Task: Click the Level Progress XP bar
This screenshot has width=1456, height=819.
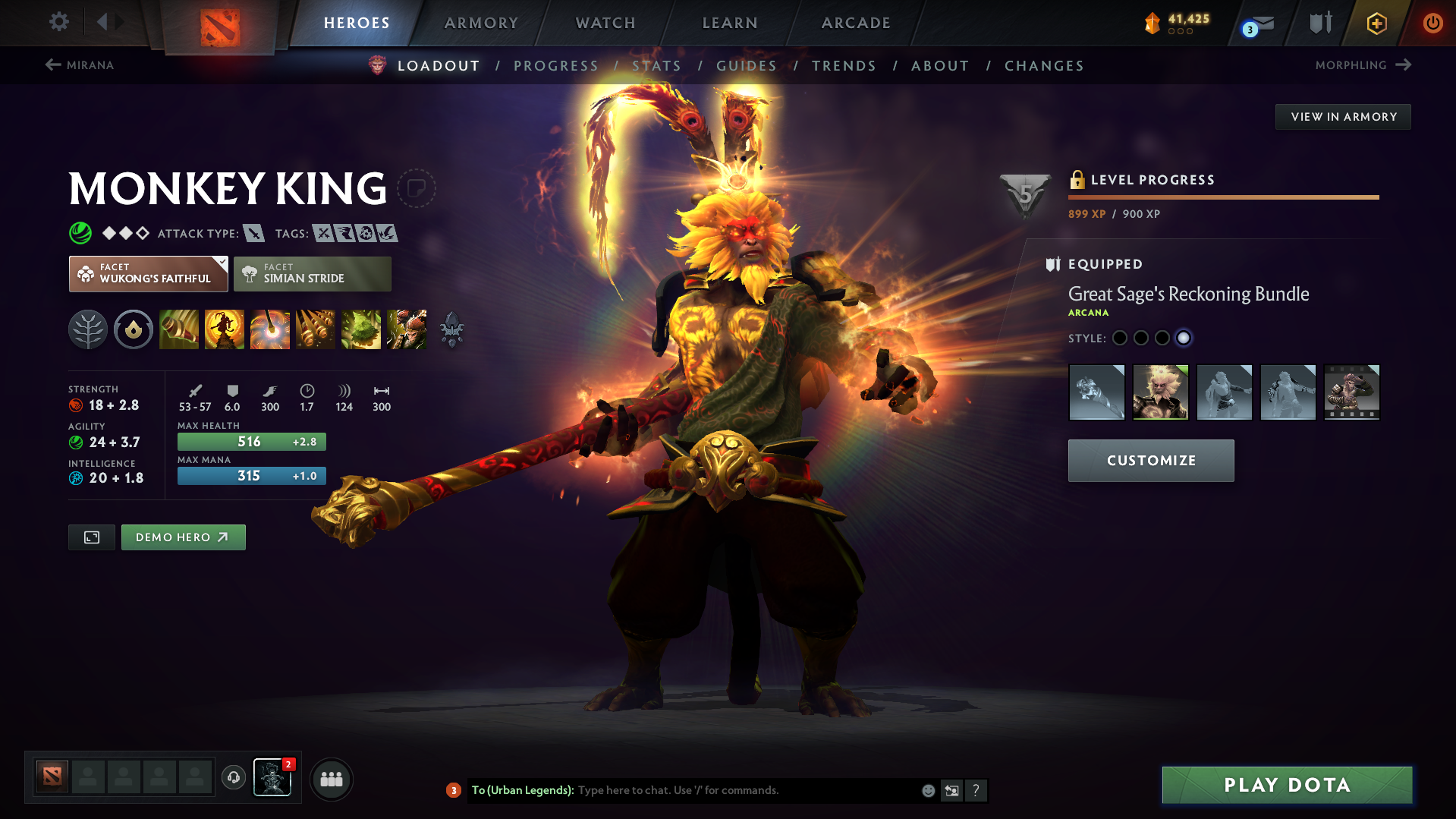Action: 1223,197
